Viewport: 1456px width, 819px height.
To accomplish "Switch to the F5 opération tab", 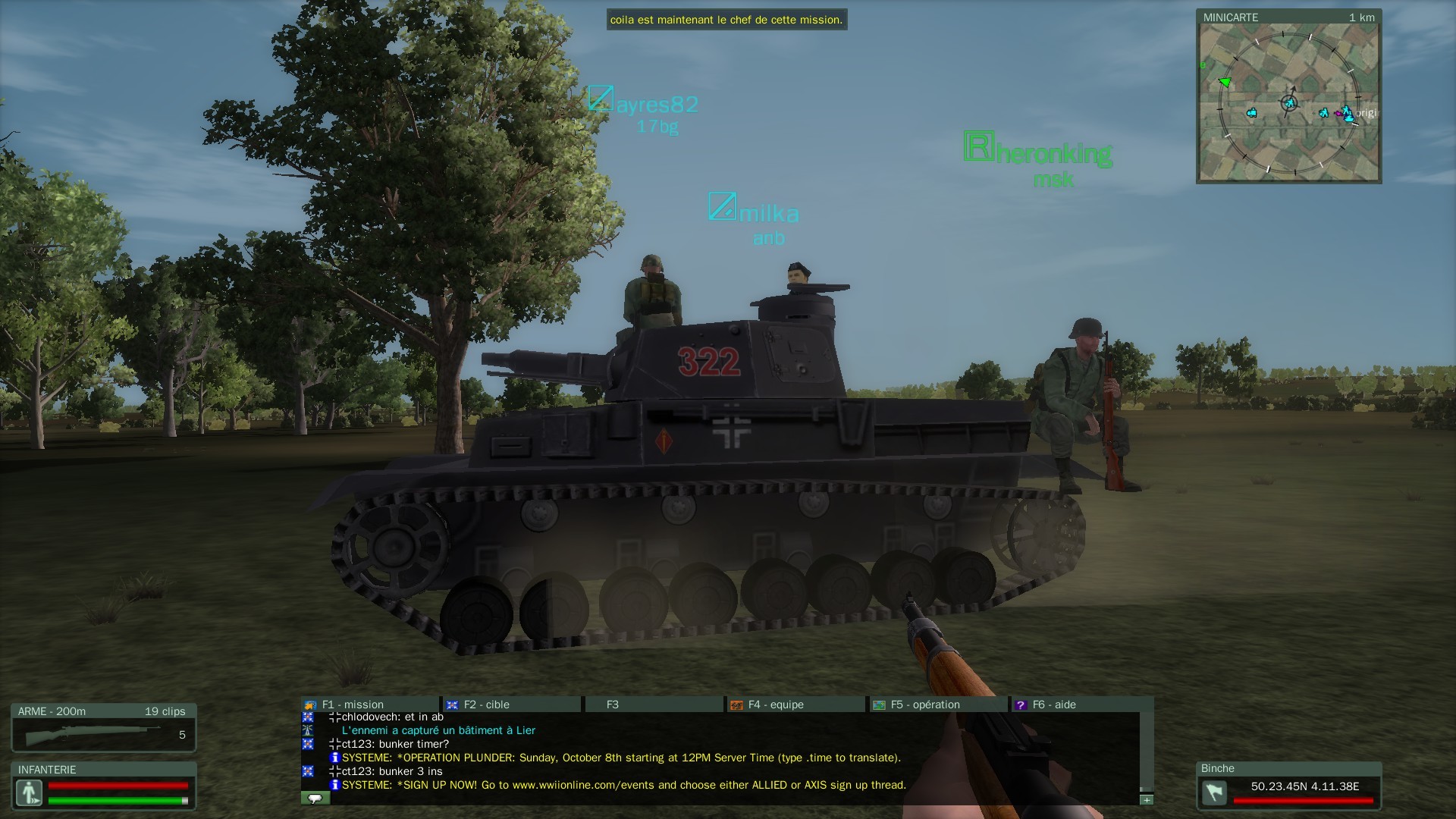I will (x=920, y=704).
